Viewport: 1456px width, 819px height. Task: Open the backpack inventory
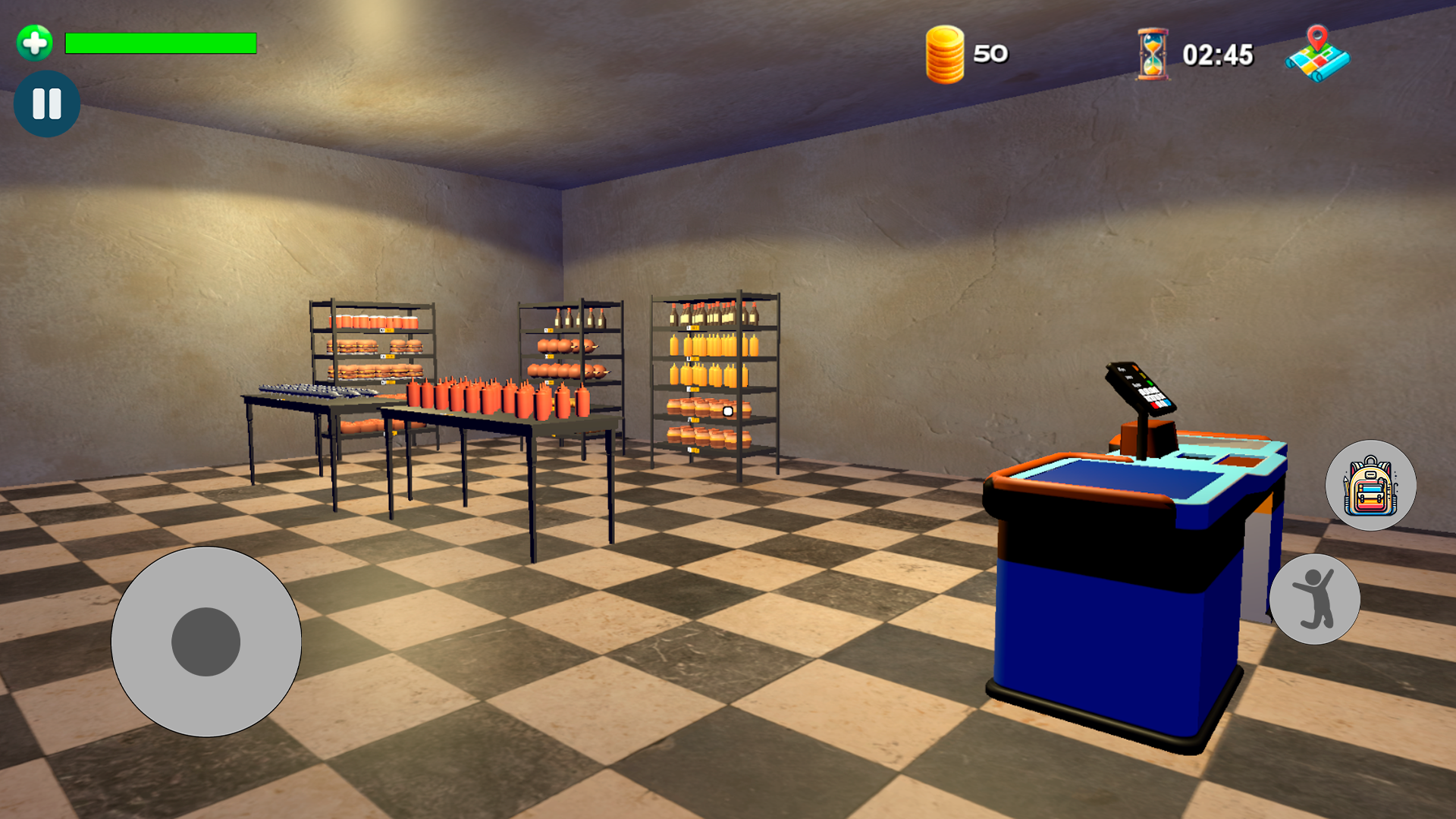(1369, 485)
